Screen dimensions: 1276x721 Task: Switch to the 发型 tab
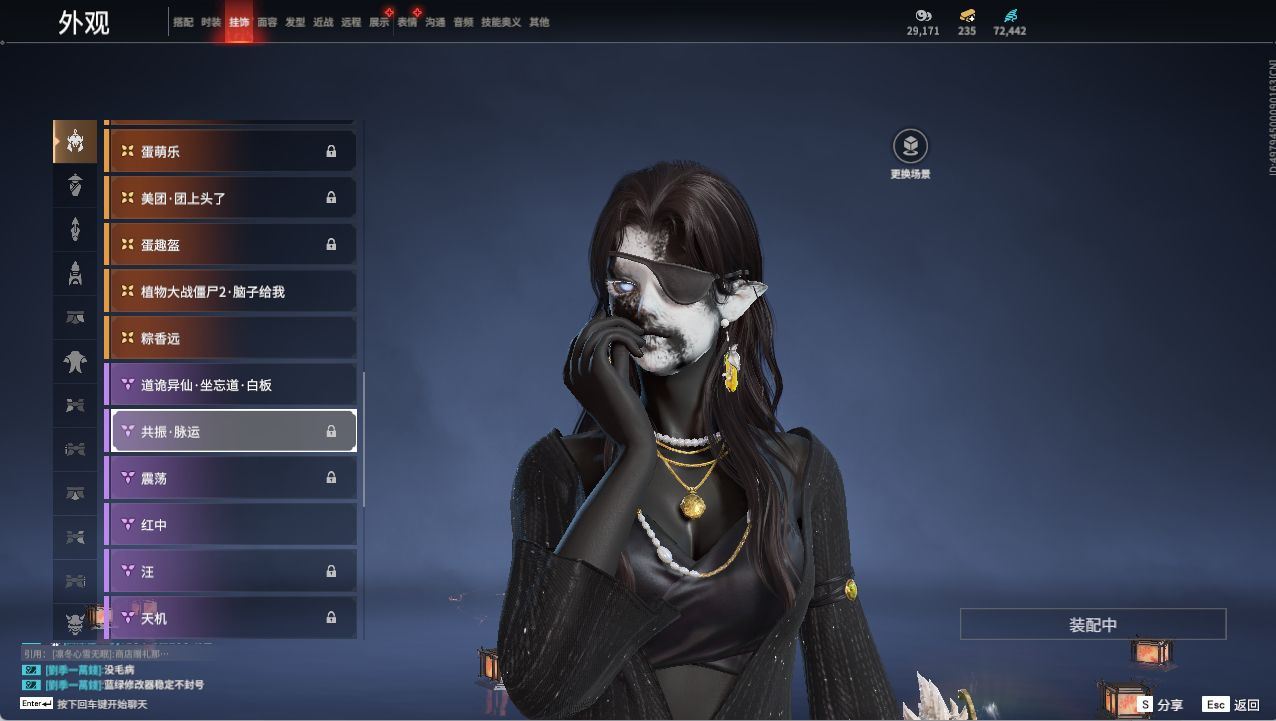[x=295, y=22]
